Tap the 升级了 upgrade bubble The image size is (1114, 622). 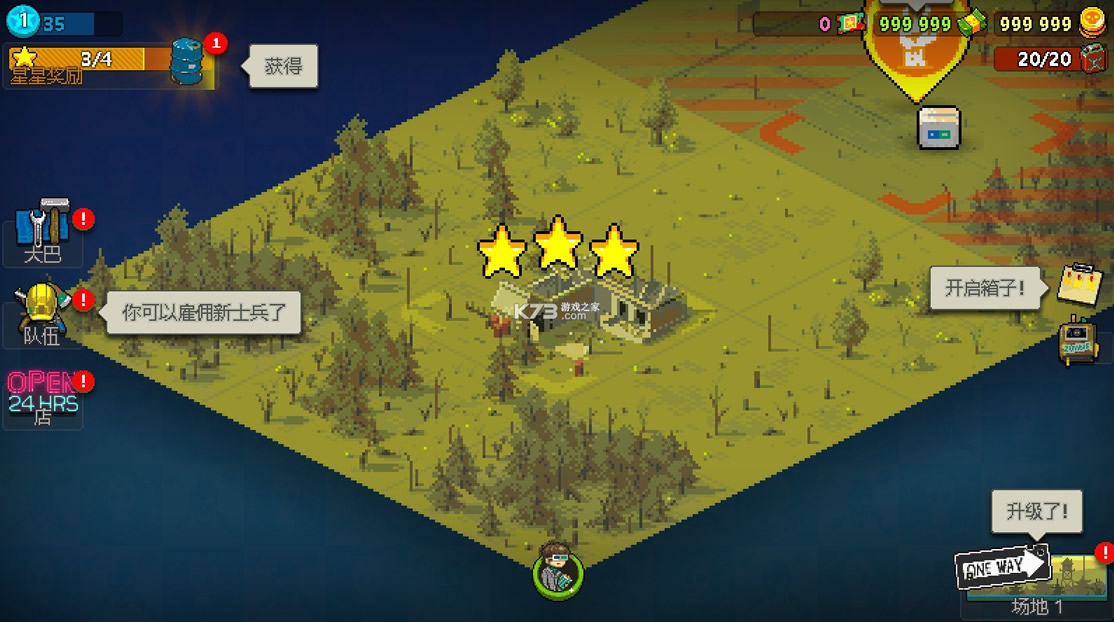point(1036,512)
